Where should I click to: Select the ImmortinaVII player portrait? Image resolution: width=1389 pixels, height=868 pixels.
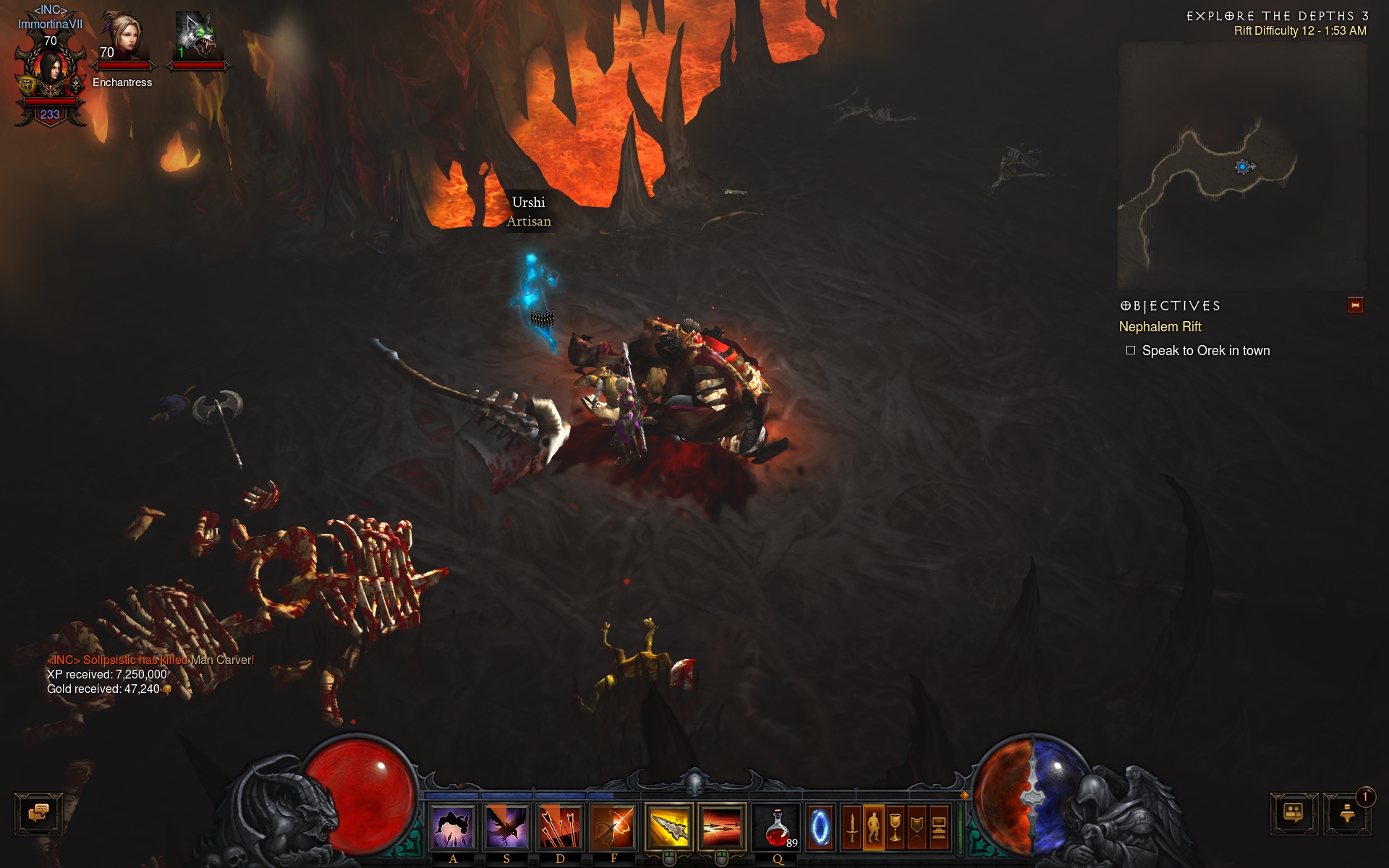[50, 71]
